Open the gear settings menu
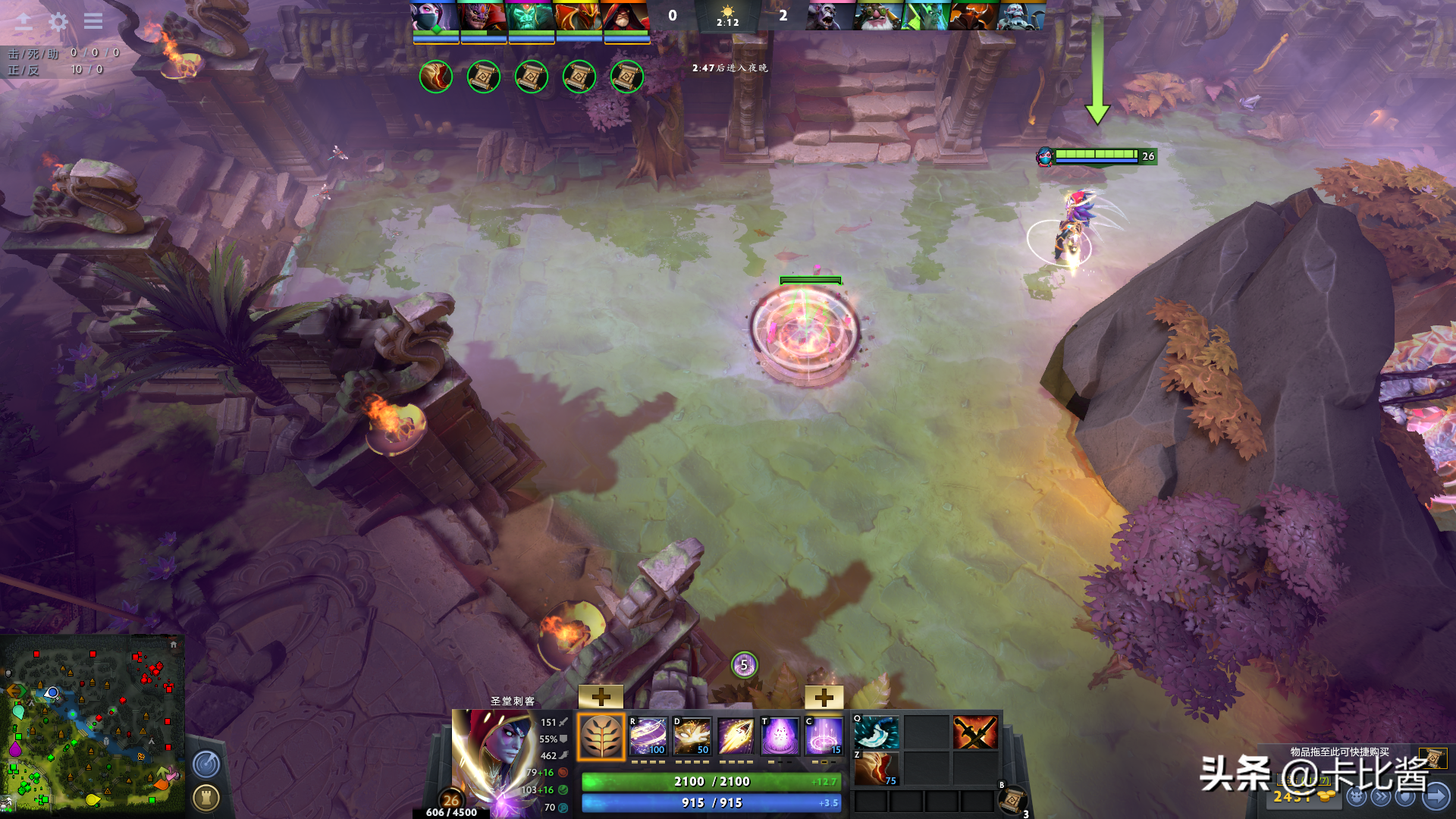This screenshot has width=1456, height=819. click(58, 21)
